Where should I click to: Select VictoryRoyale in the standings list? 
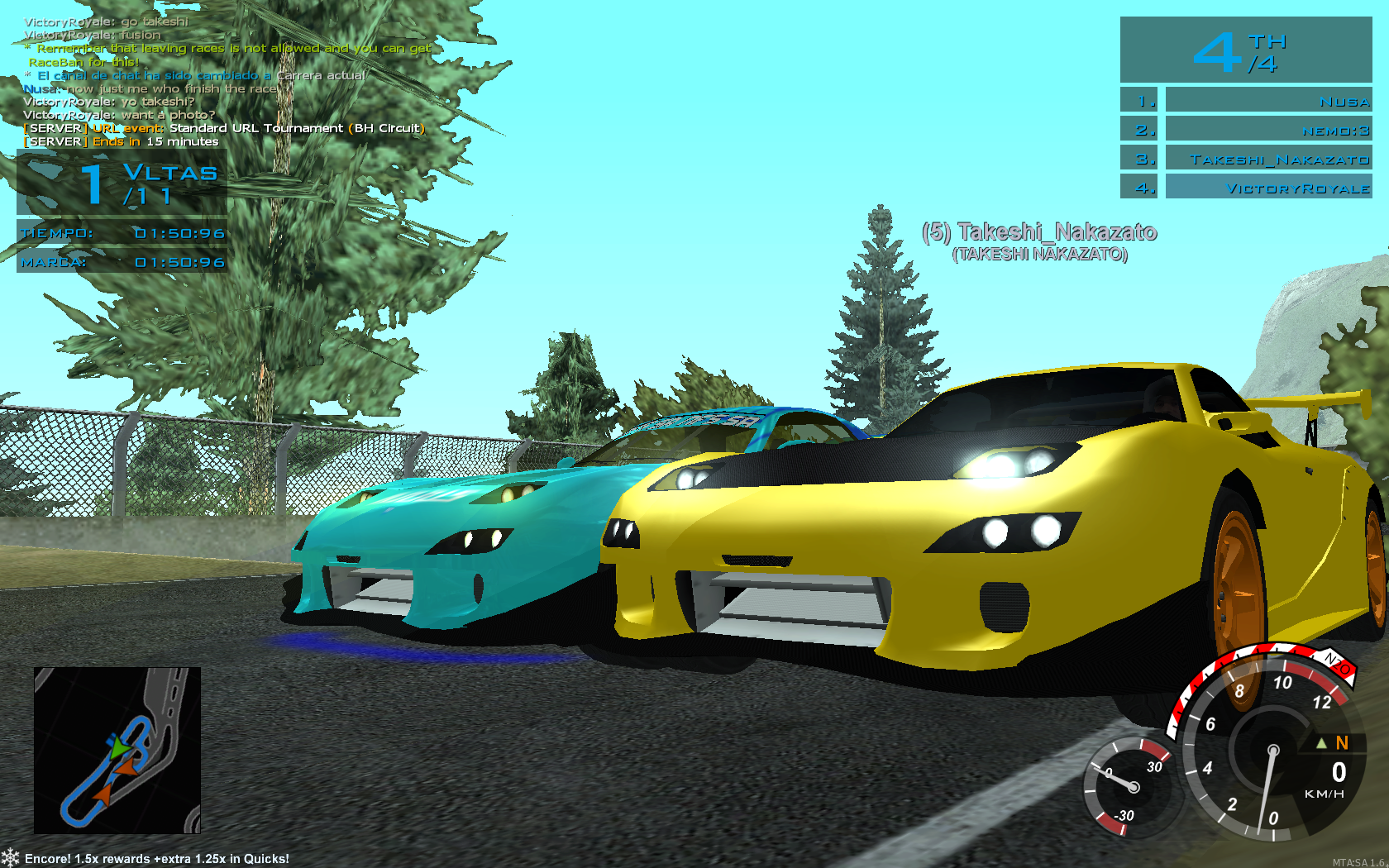(x=1269, y=188)
